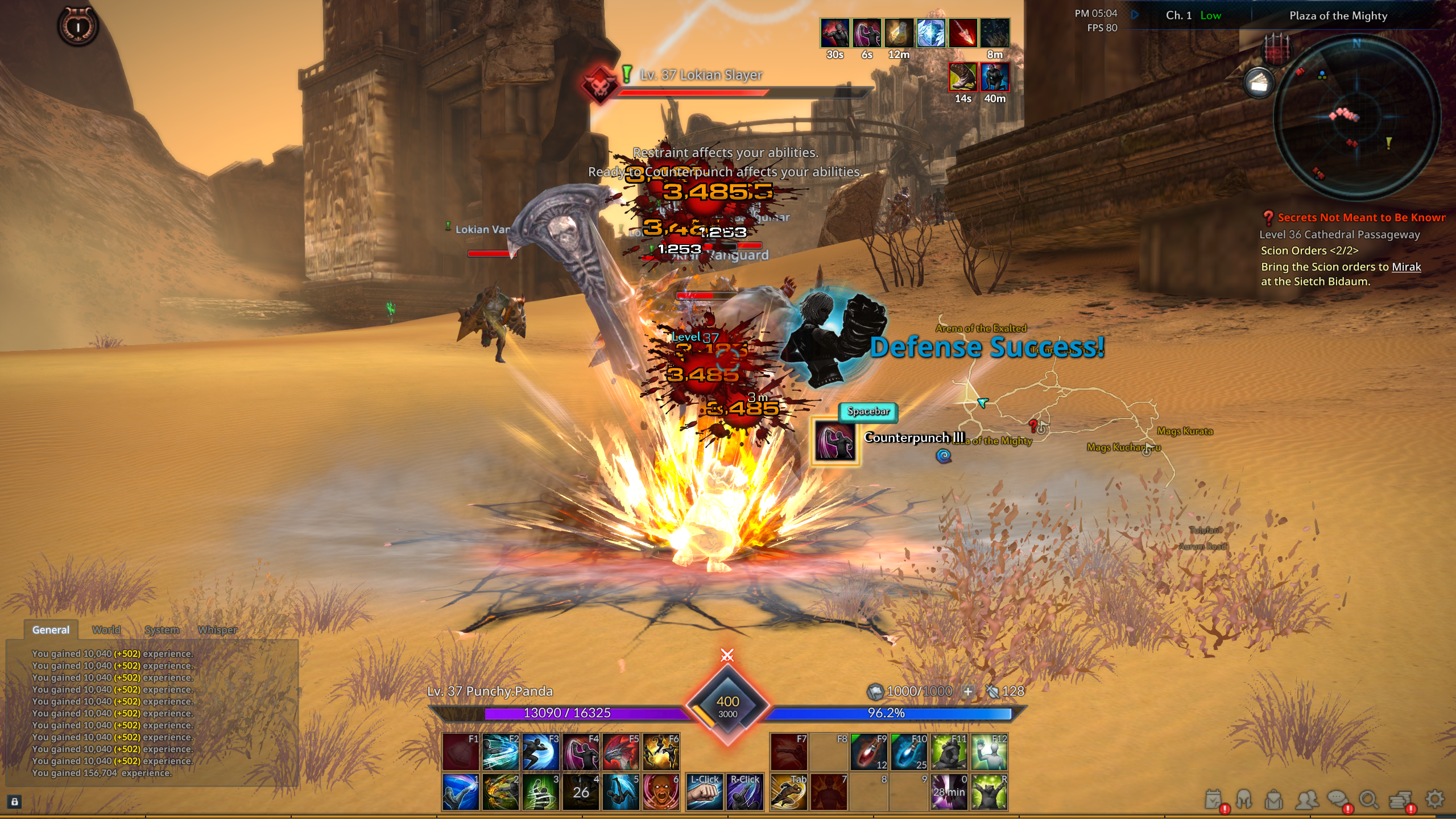The height and width of the screenshot is (819, 1456).
Task: Open the character helmet profile icon
Action: 1244,800
